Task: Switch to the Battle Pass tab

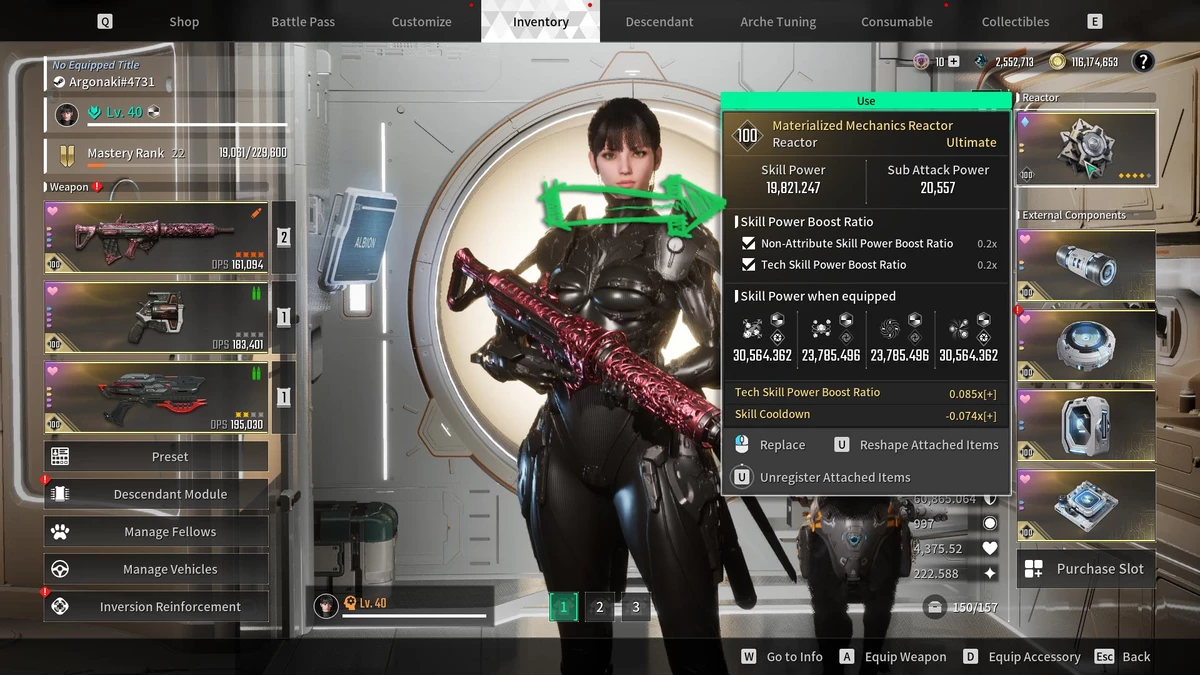Action: [303, 21]
